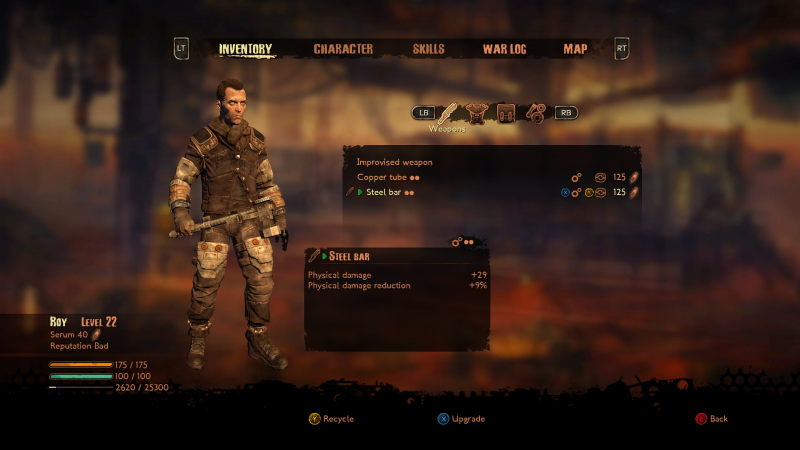
Task: Select the Inventory tab
Action: (245, 49)
